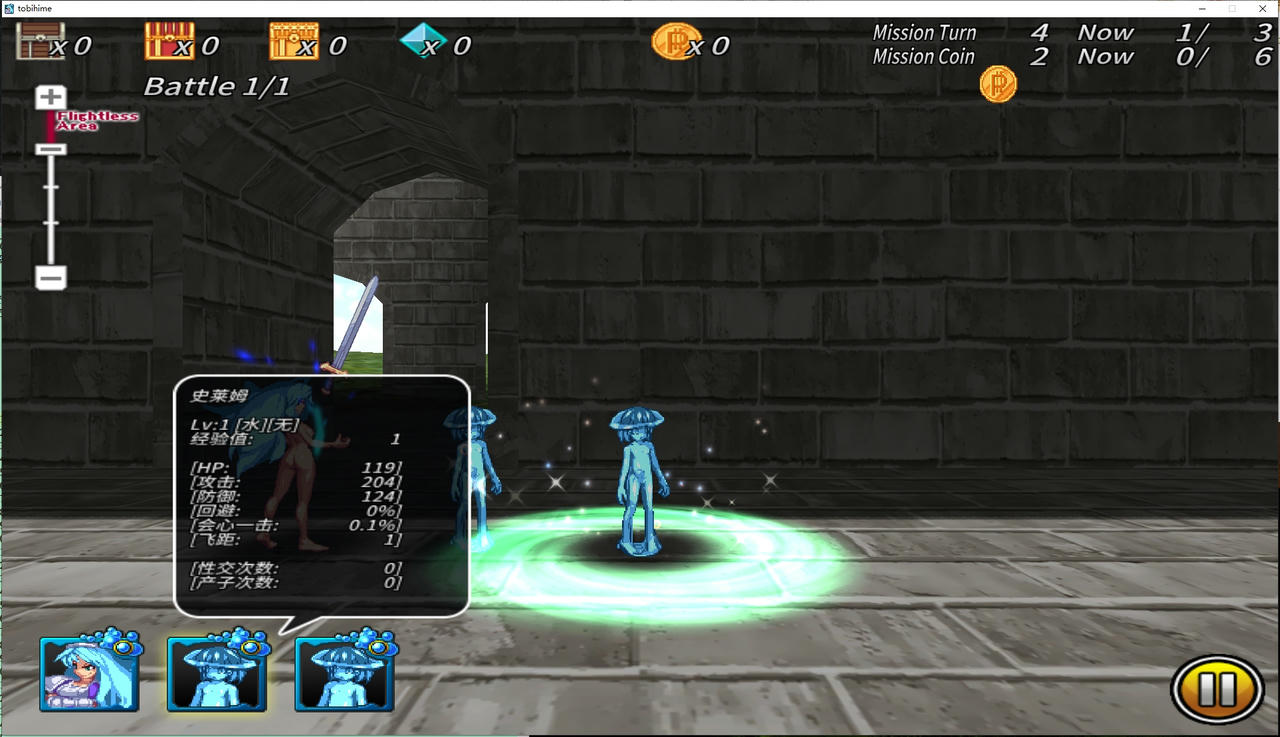1280x737 pixels.
Task: Select the blue-haired girl unit portrait
Action: [89, 675]
